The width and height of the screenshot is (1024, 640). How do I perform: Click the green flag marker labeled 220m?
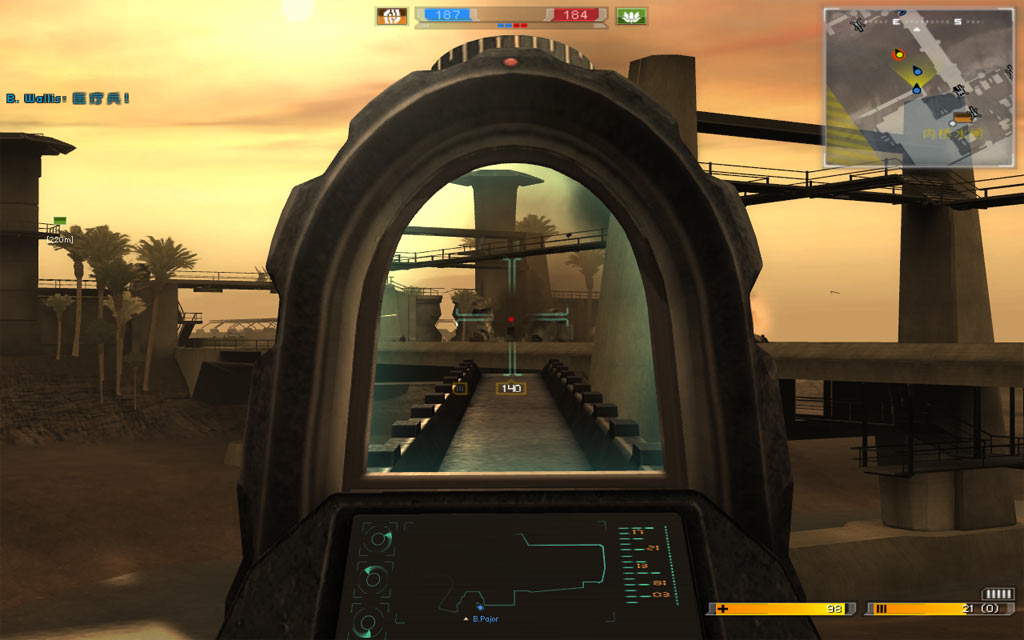60,221
